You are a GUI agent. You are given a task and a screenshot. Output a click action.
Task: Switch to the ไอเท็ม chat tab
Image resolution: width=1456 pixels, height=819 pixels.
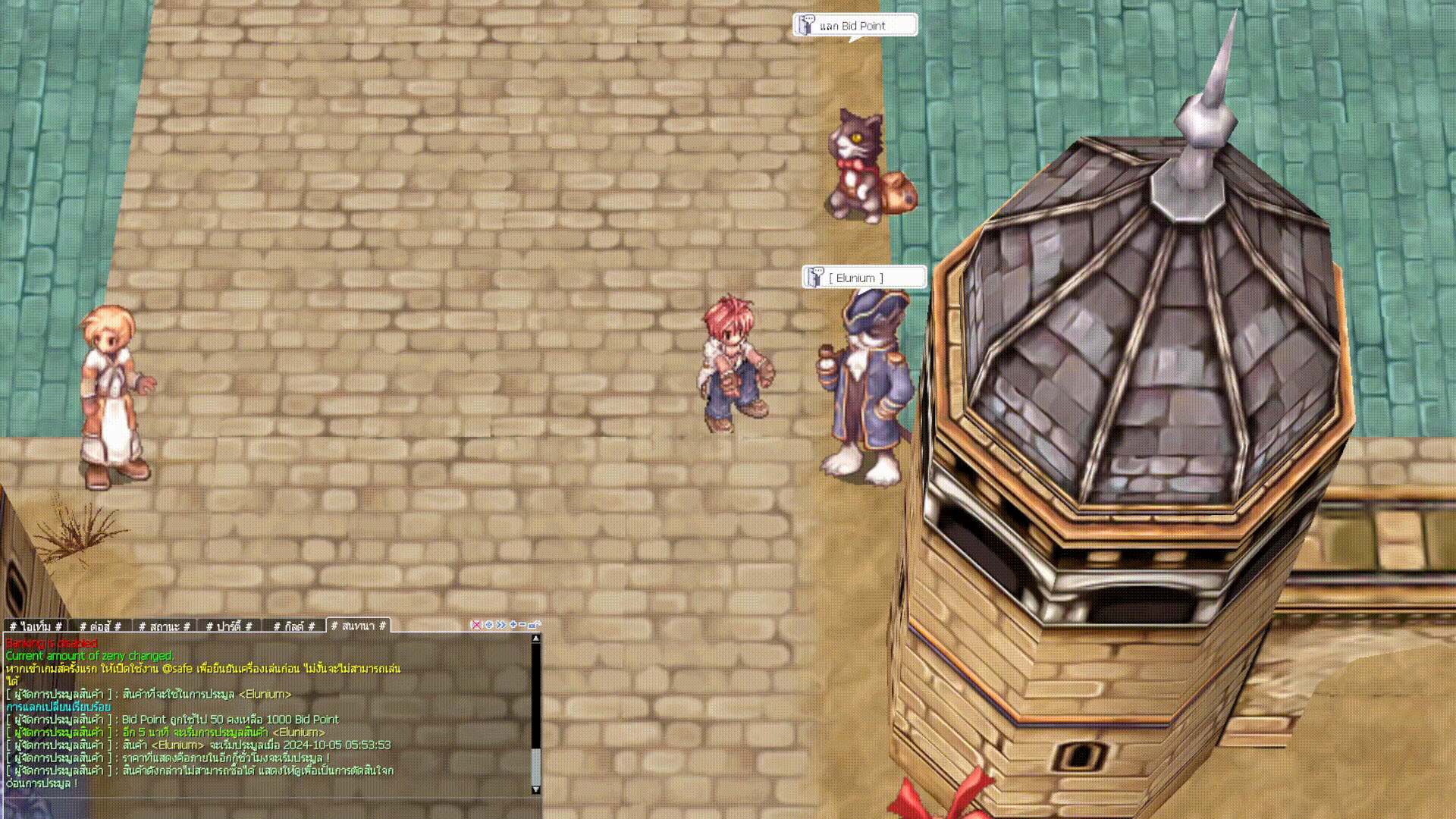point(36,626)
